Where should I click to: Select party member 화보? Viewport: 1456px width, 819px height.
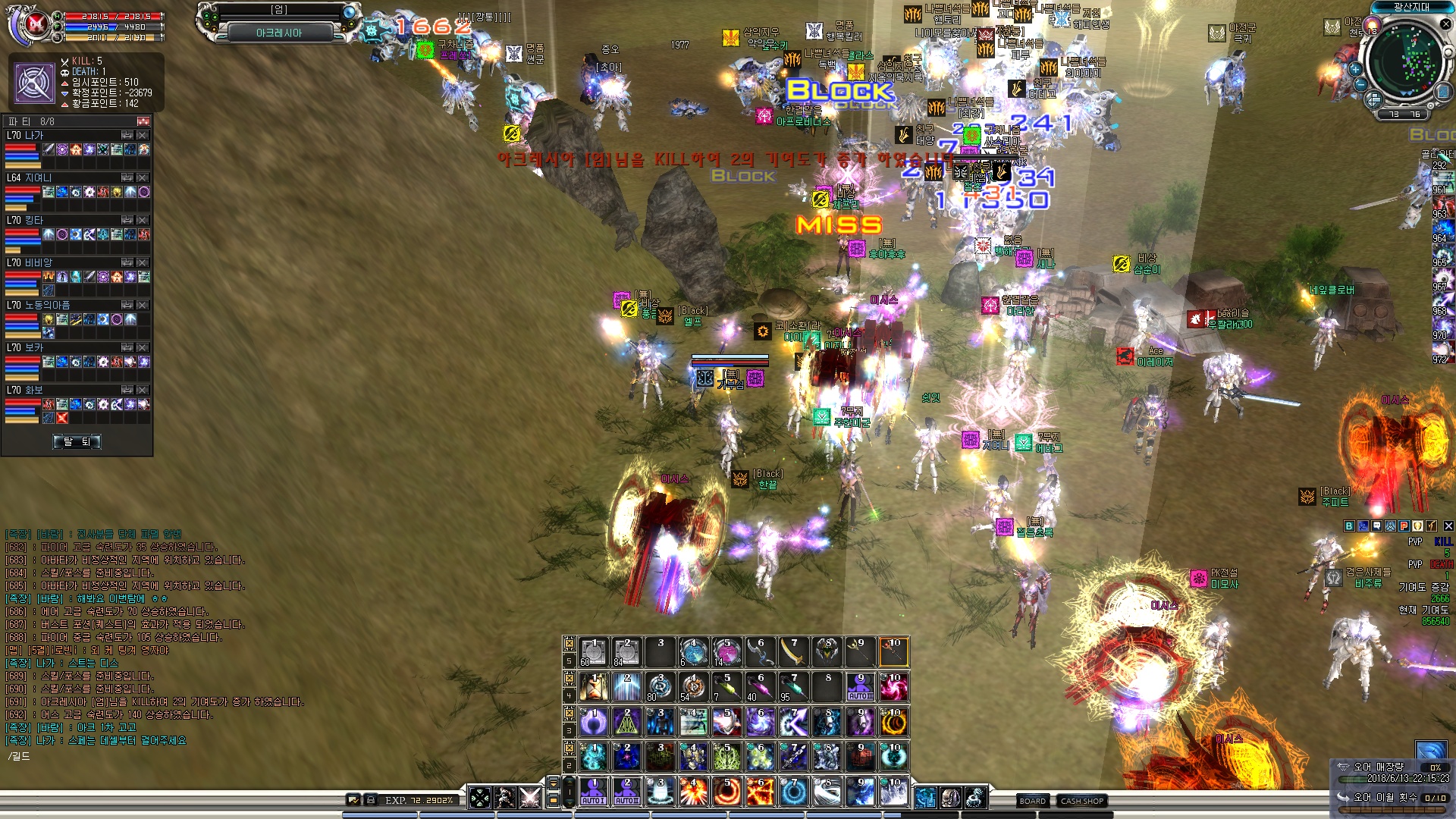click(35, 391)
